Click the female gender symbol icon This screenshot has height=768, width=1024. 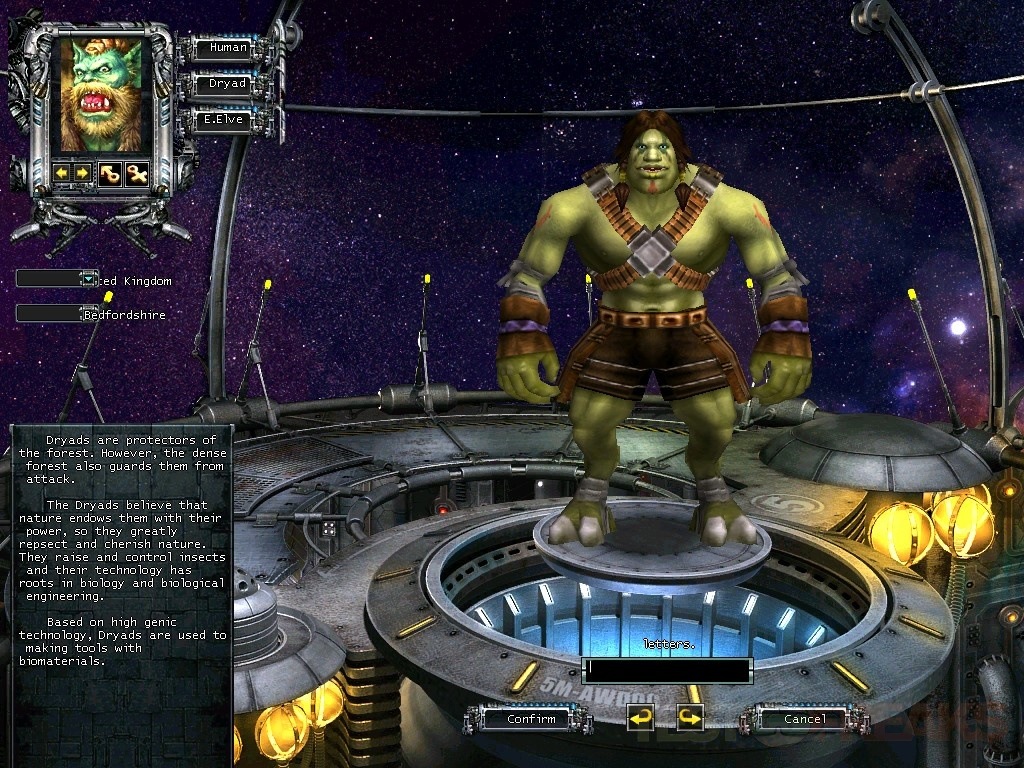(x=136, y=173)
